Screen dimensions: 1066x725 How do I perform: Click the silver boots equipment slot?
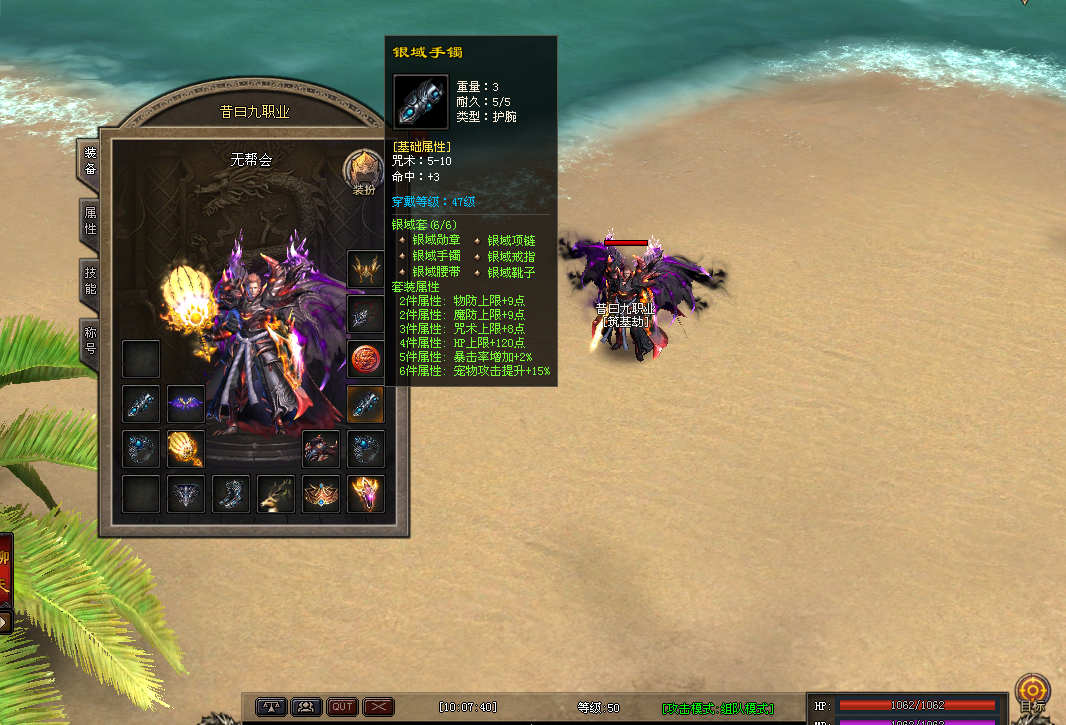231,494
